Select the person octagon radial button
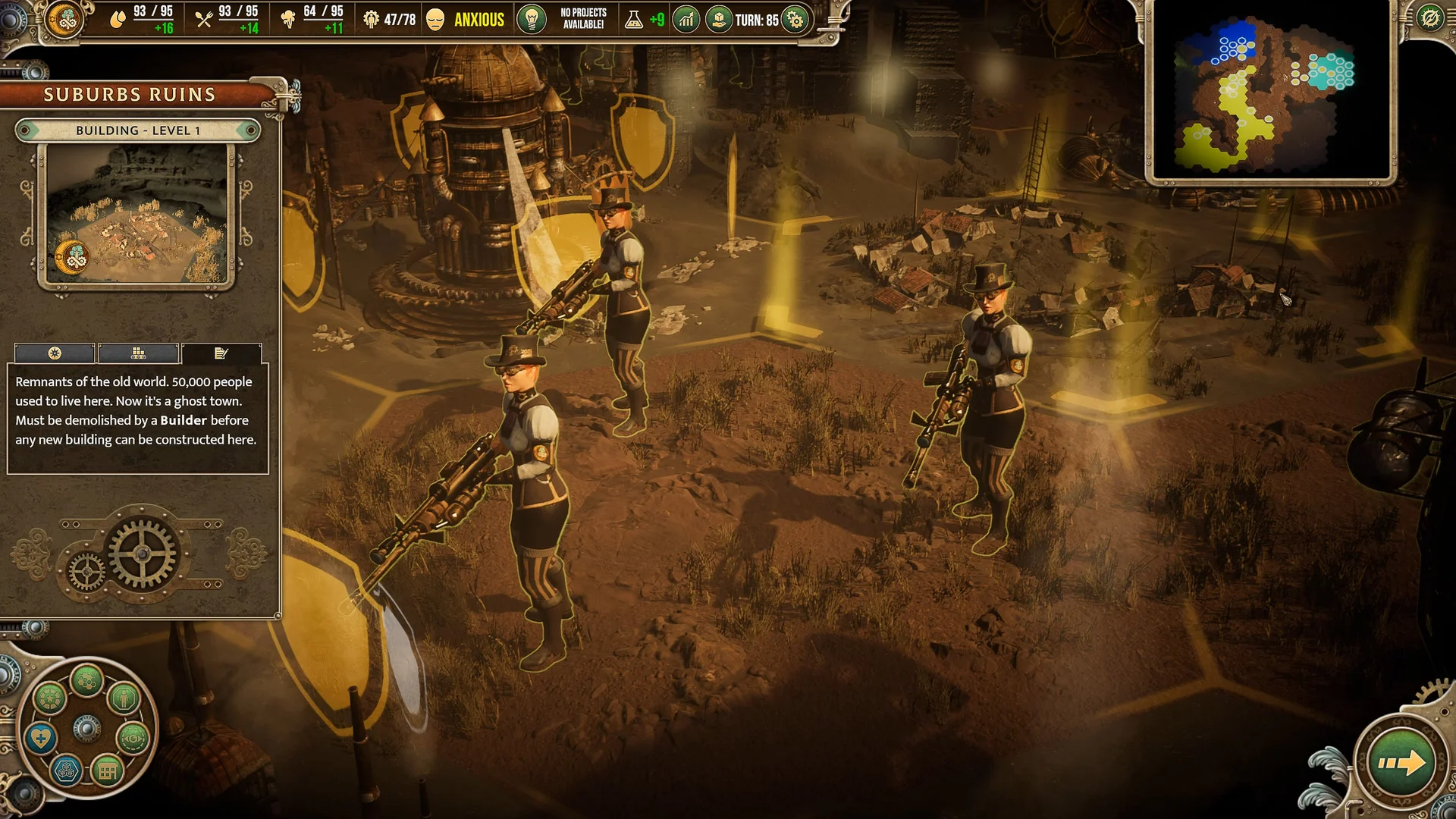The width and height of the screenshot is (1456, 819). pyautogui.click(x=124, y=698)
